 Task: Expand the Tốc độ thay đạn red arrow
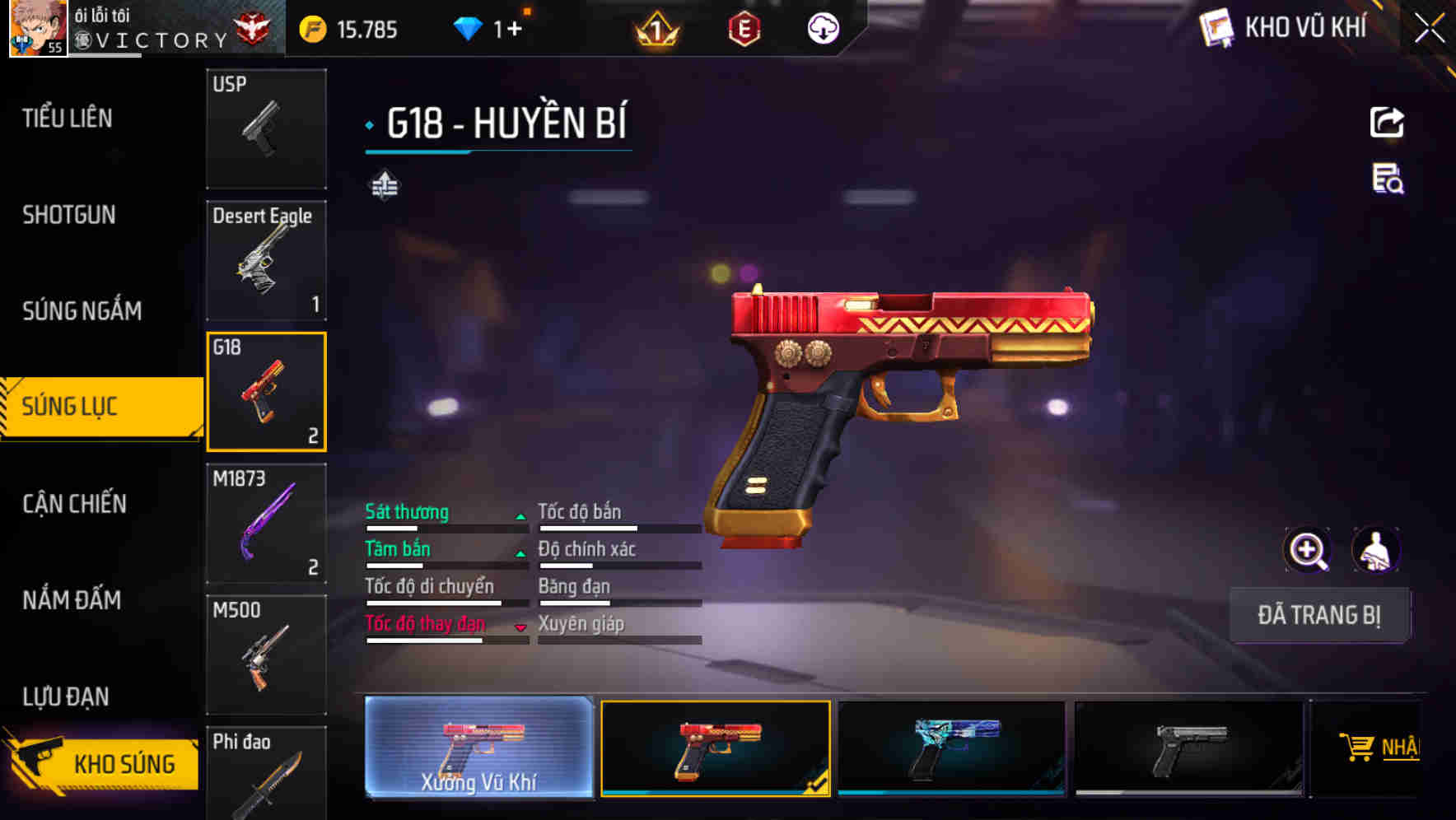(x=521, y=627)
